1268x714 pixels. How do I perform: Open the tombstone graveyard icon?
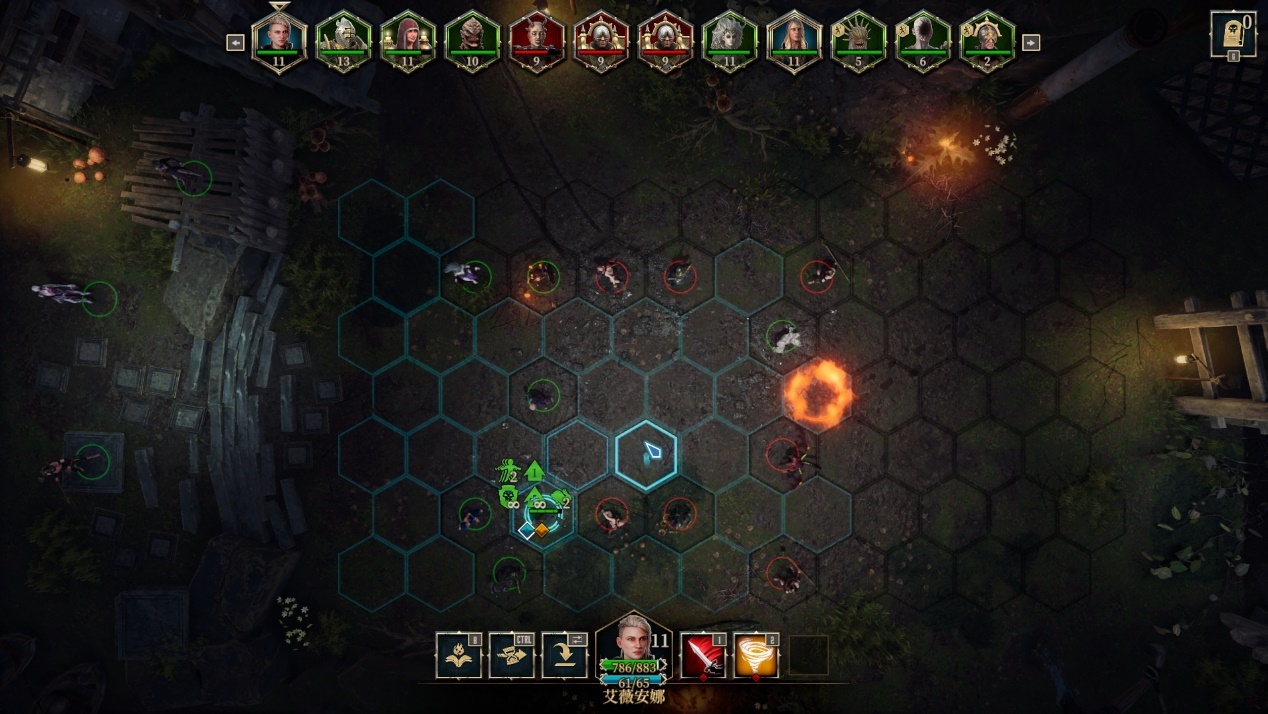[1233, 33]
